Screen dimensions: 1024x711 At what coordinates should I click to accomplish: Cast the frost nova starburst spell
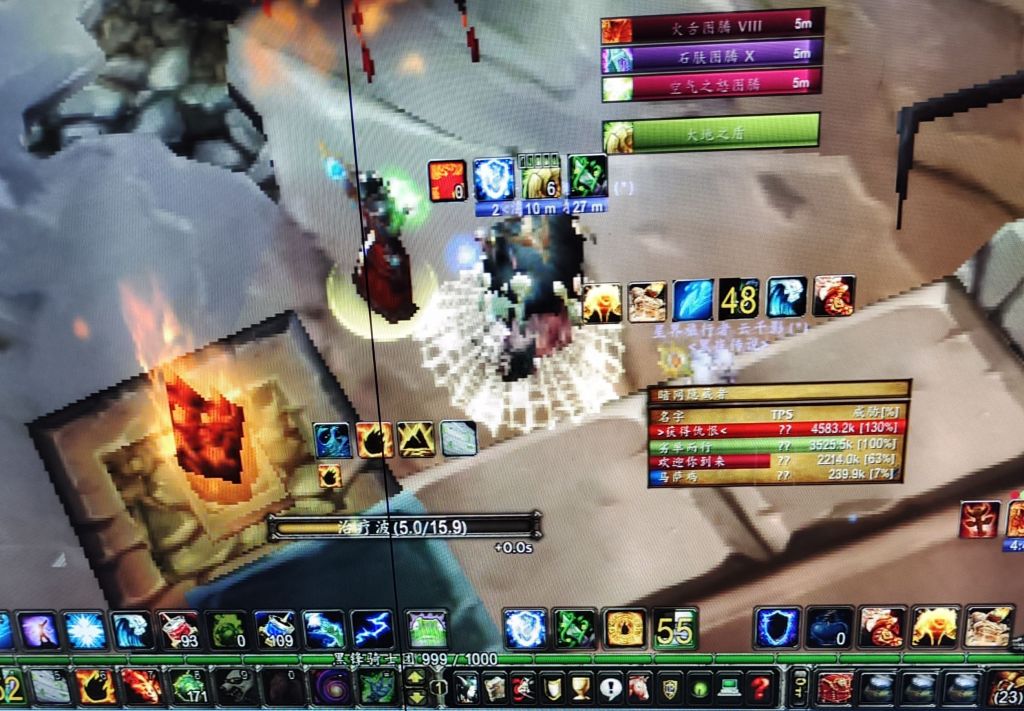click(85, 630)
